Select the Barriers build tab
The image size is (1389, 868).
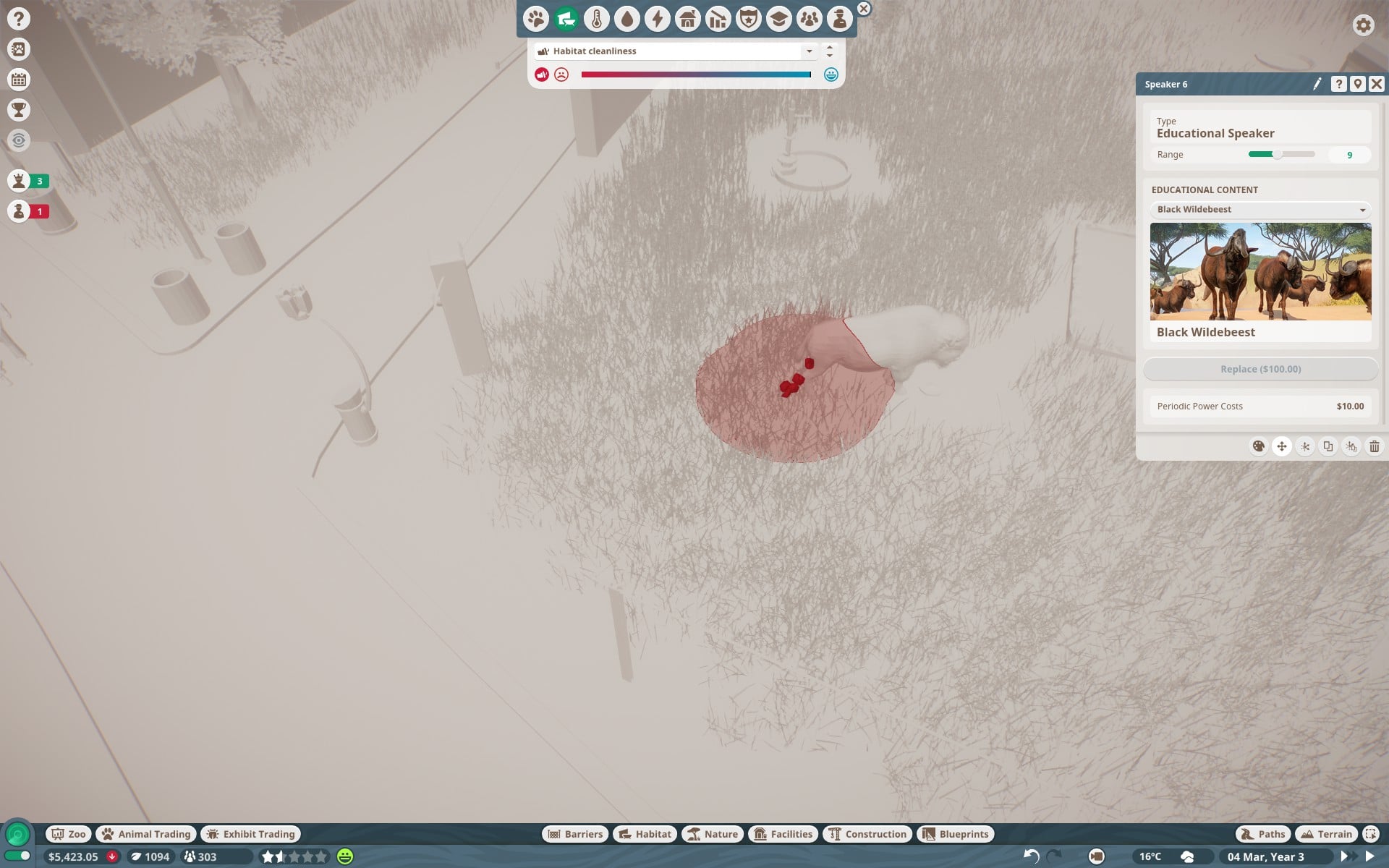(576, 834)
